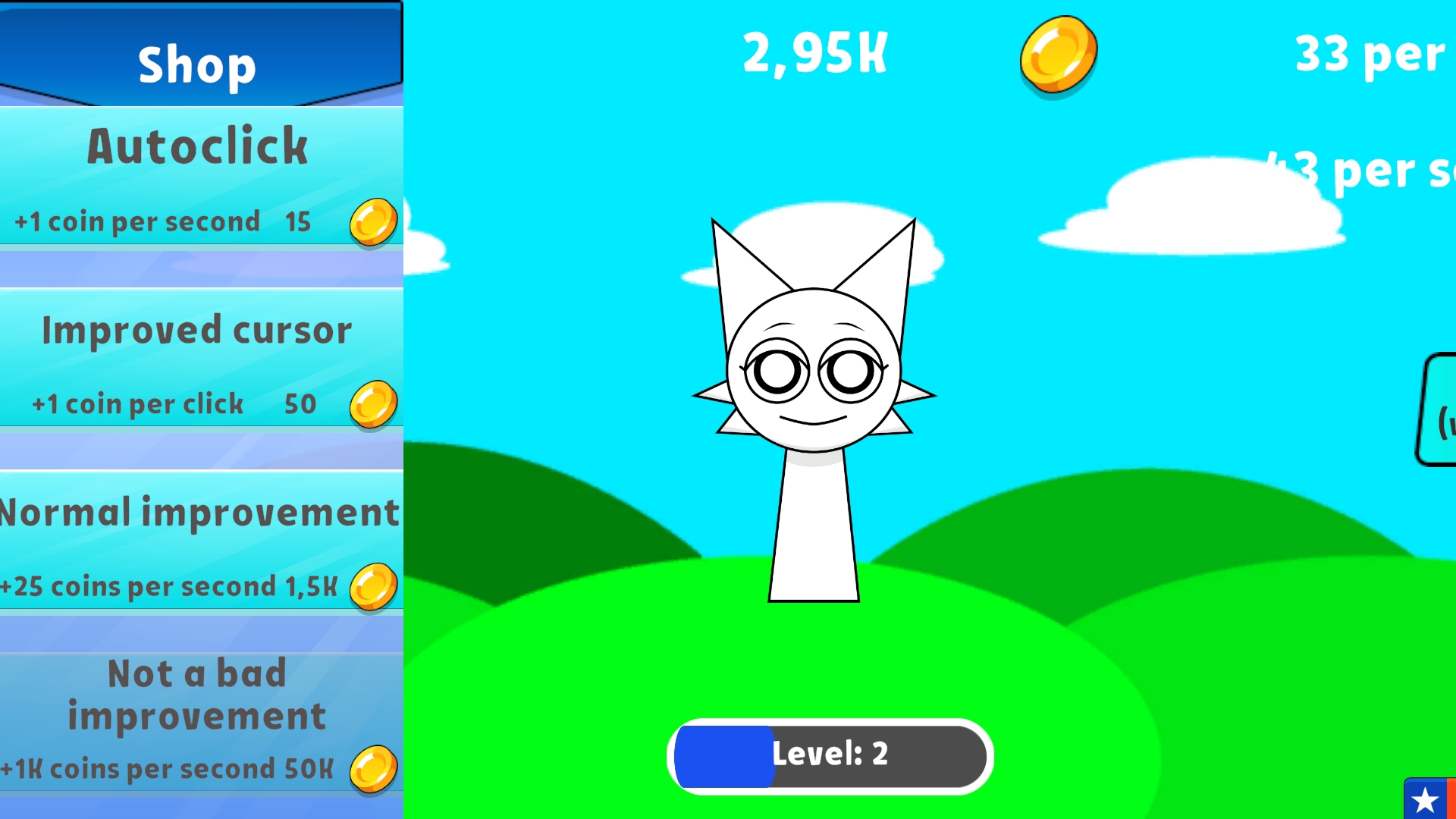Viewport: 1456px width, 819px height.
Task: Click the Level 2 progress bar
Action: click(x=829, y=755)
